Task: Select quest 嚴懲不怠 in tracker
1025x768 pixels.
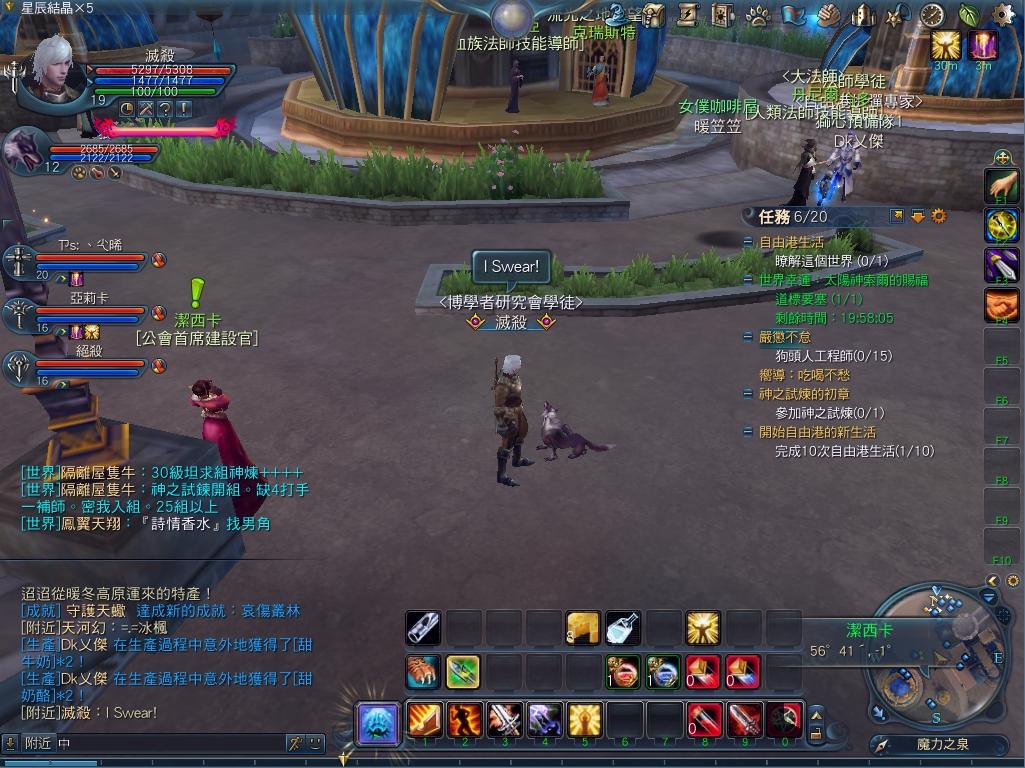Action: (785, 337)
